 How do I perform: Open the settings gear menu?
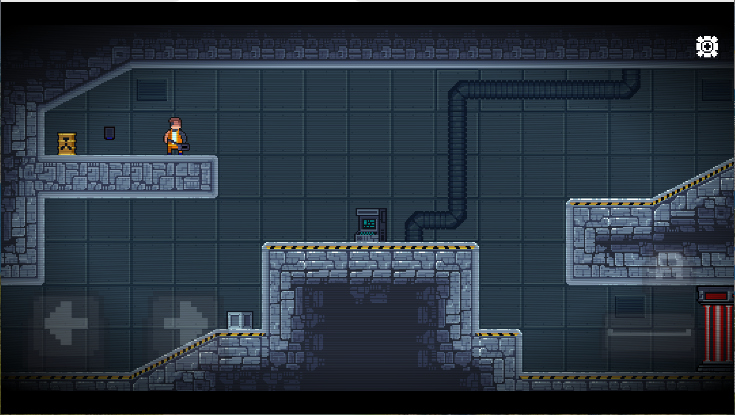point(707,46)
